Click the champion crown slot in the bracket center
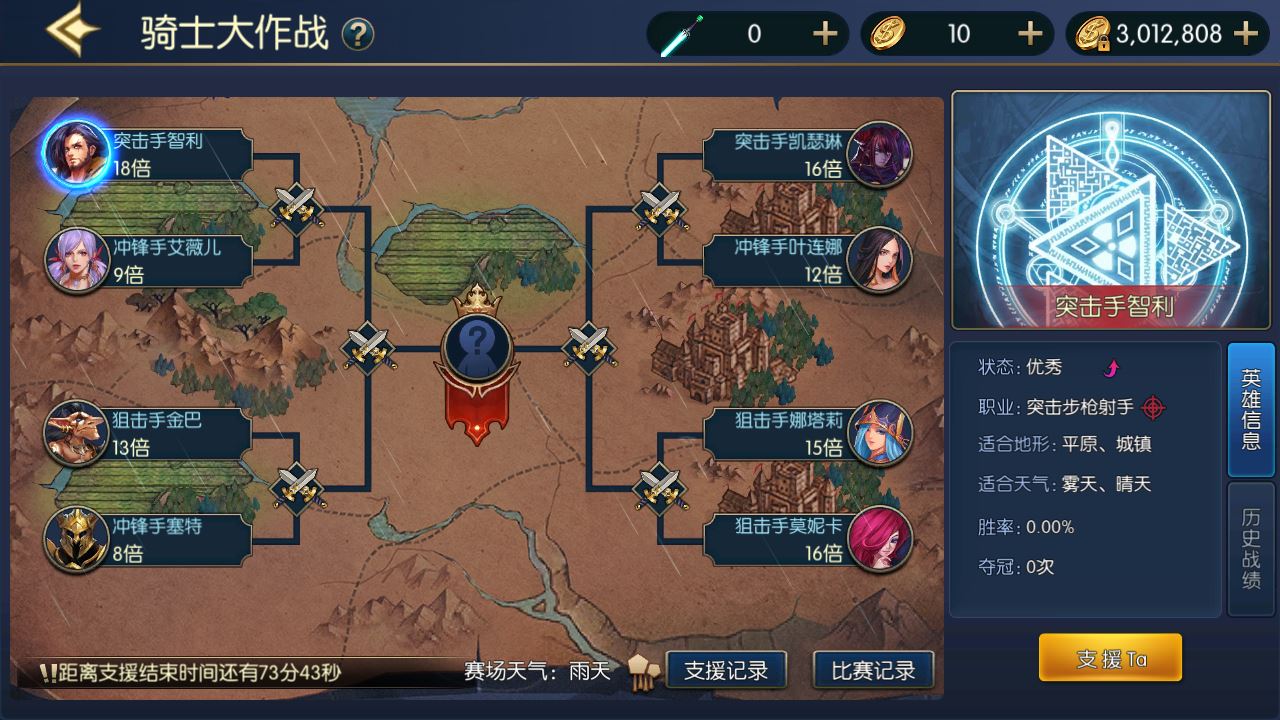Viewport: 1280px width, 720px height. point(478,348)
